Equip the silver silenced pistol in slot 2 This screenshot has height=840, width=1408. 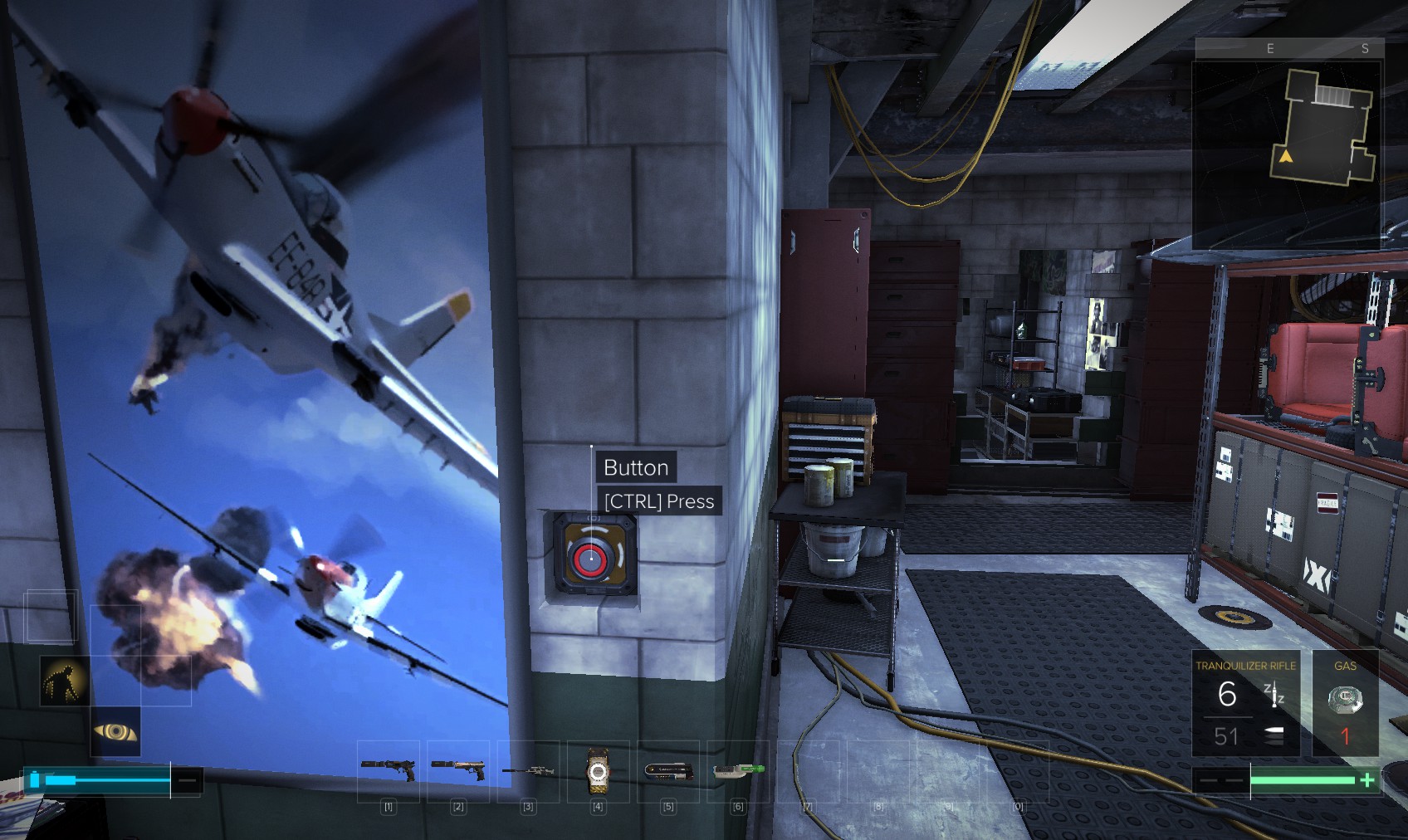click(458, 769)
